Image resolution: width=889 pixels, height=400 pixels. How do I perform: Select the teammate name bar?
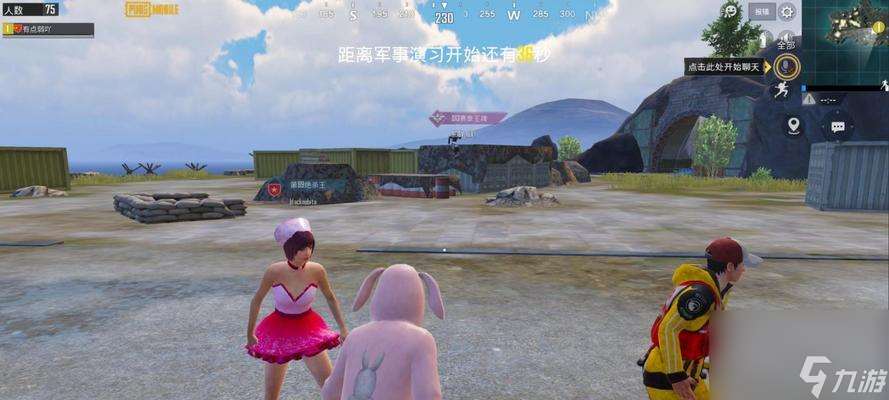point(48,30)
